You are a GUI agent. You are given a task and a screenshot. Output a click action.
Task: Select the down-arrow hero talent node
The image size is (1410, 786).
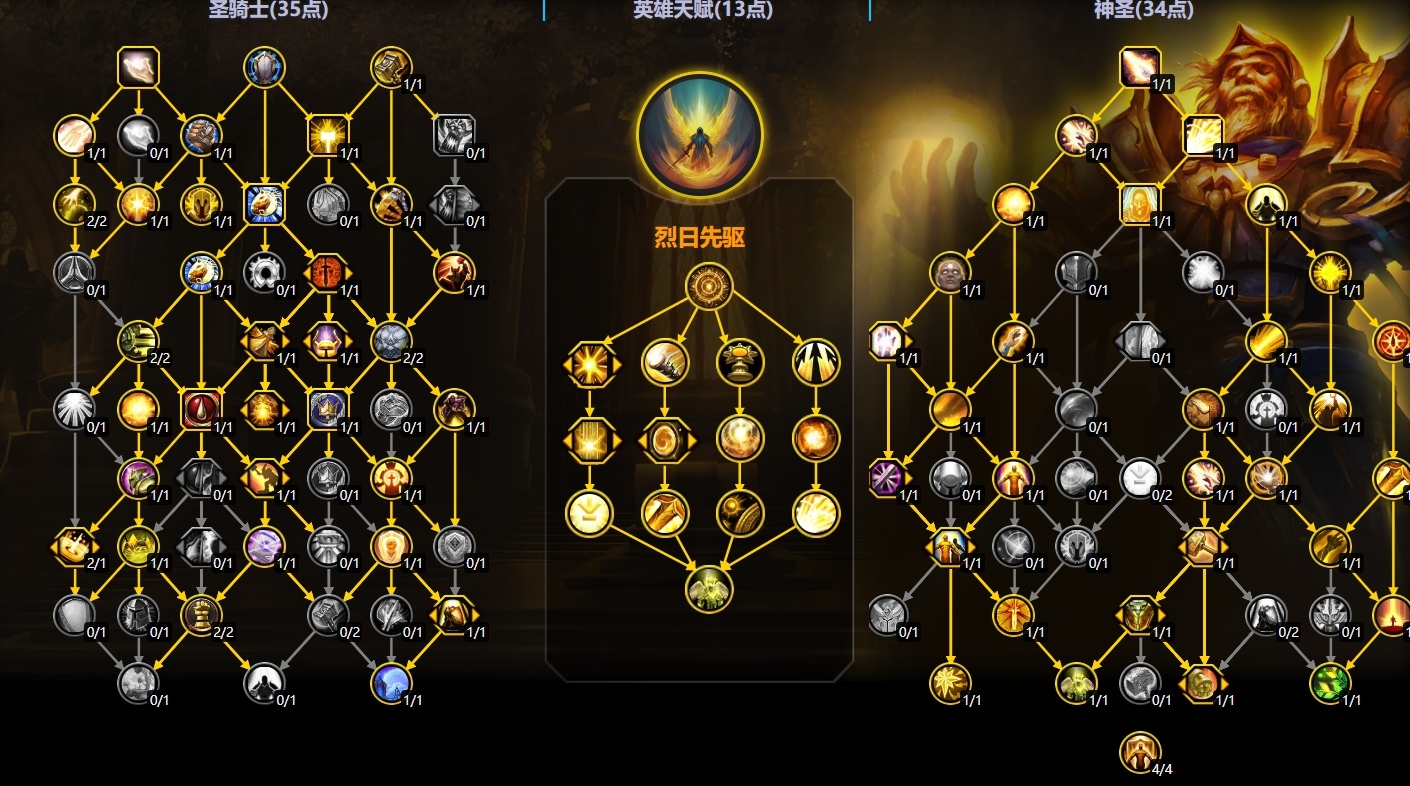coord(590,513)
